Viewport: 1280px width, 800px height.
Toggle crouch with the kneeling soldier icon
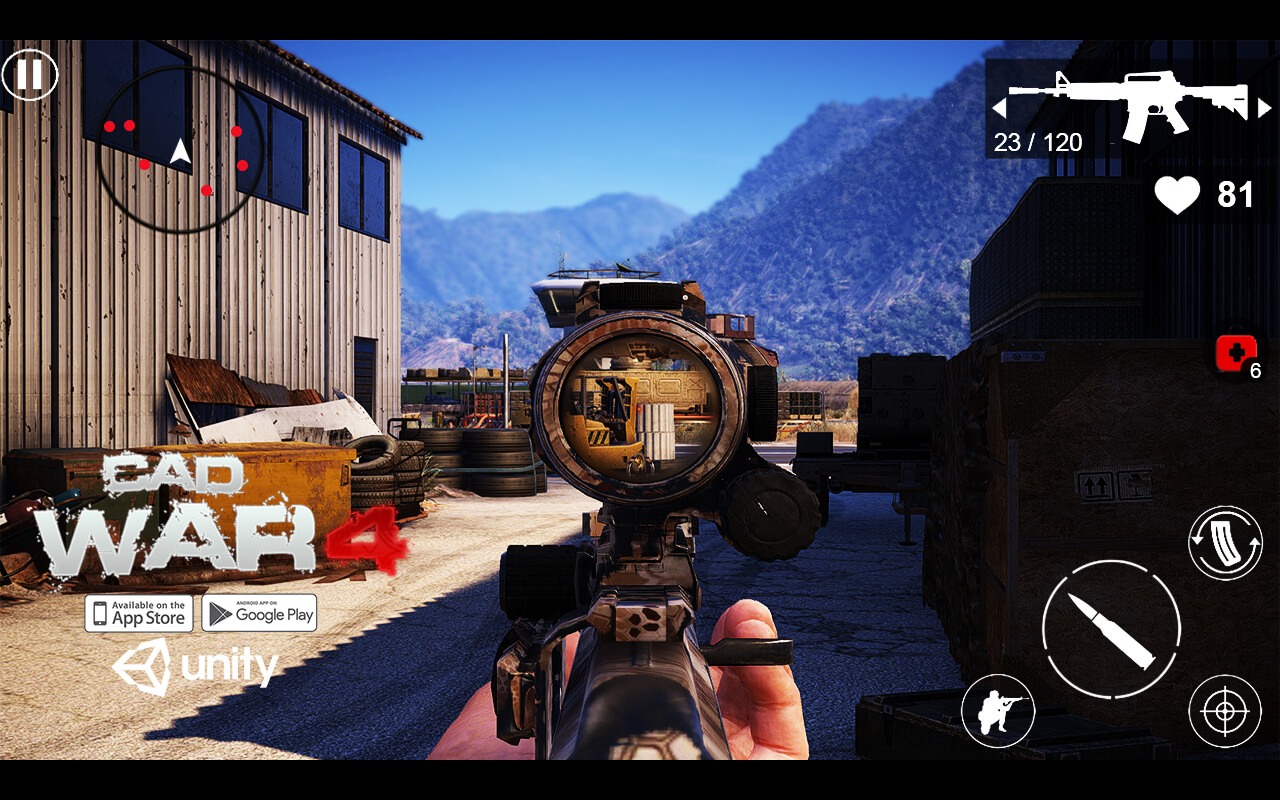tap(997, 710)
